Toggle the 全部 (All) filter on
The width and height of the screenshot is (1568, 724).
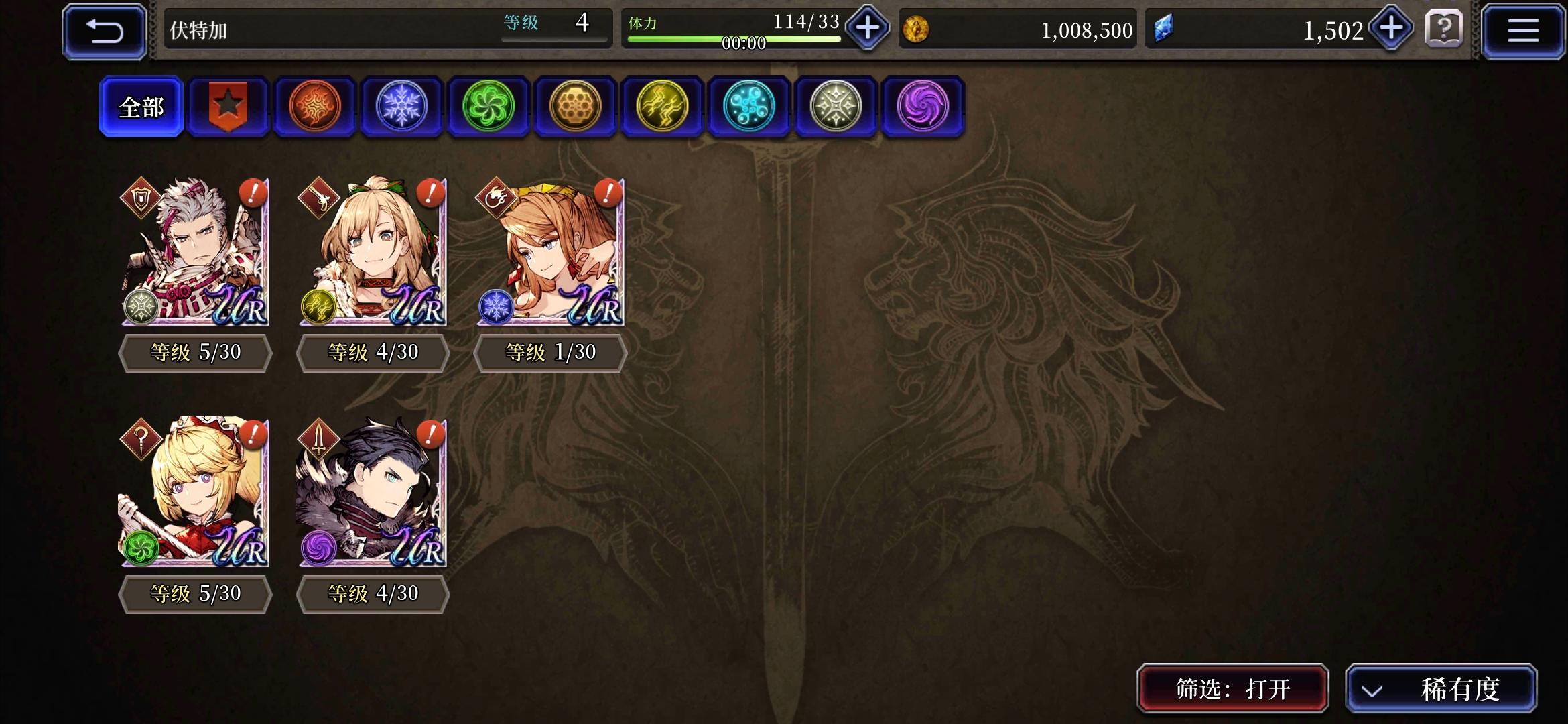coord(139,107)
